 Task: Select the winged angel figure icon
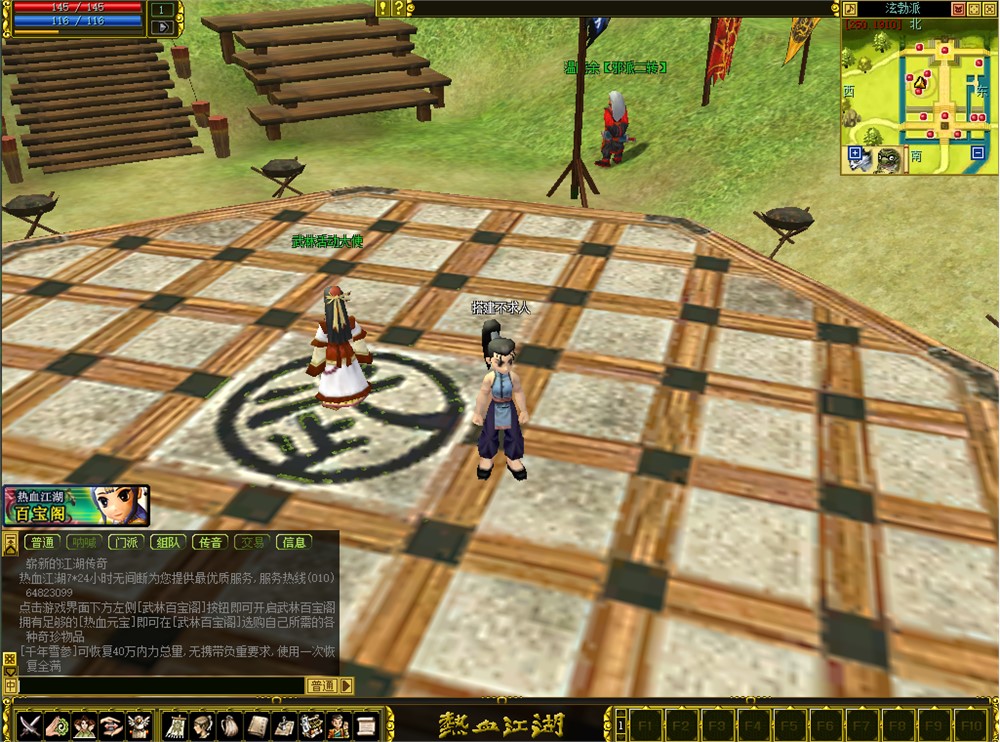(140, 724)
